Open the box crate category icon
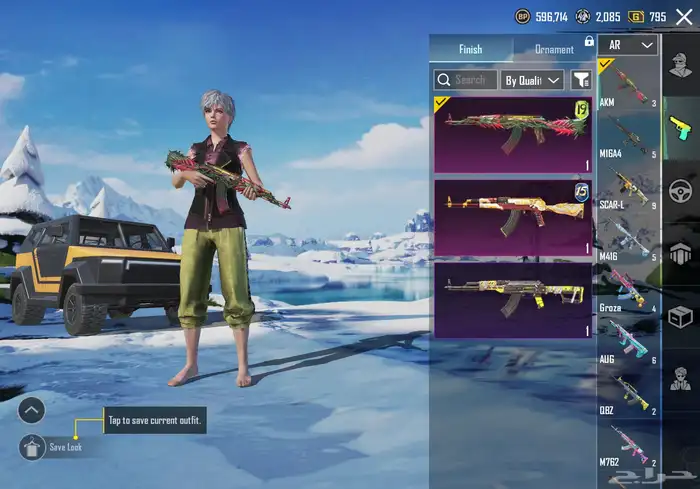Image resolution: width=700 pixels, height=489 pixels. tap(680, 317)
